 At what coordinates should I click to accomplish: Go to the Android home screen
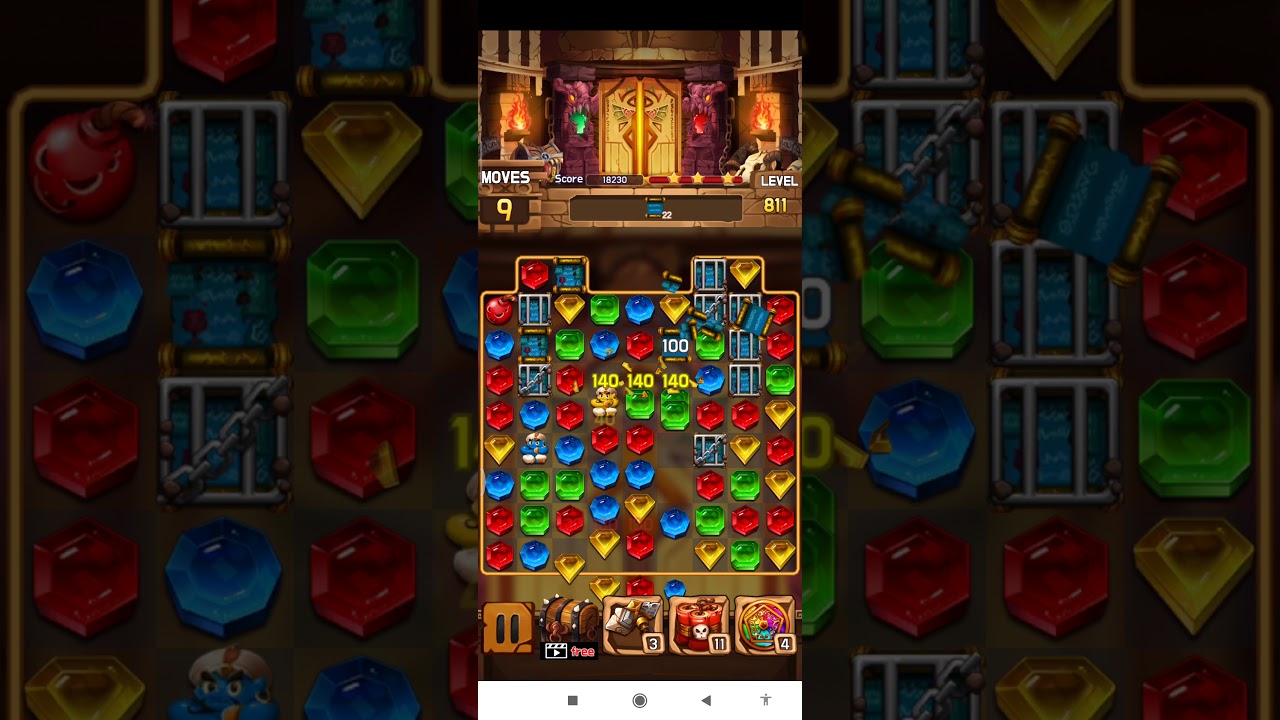[x=640, y=700]
